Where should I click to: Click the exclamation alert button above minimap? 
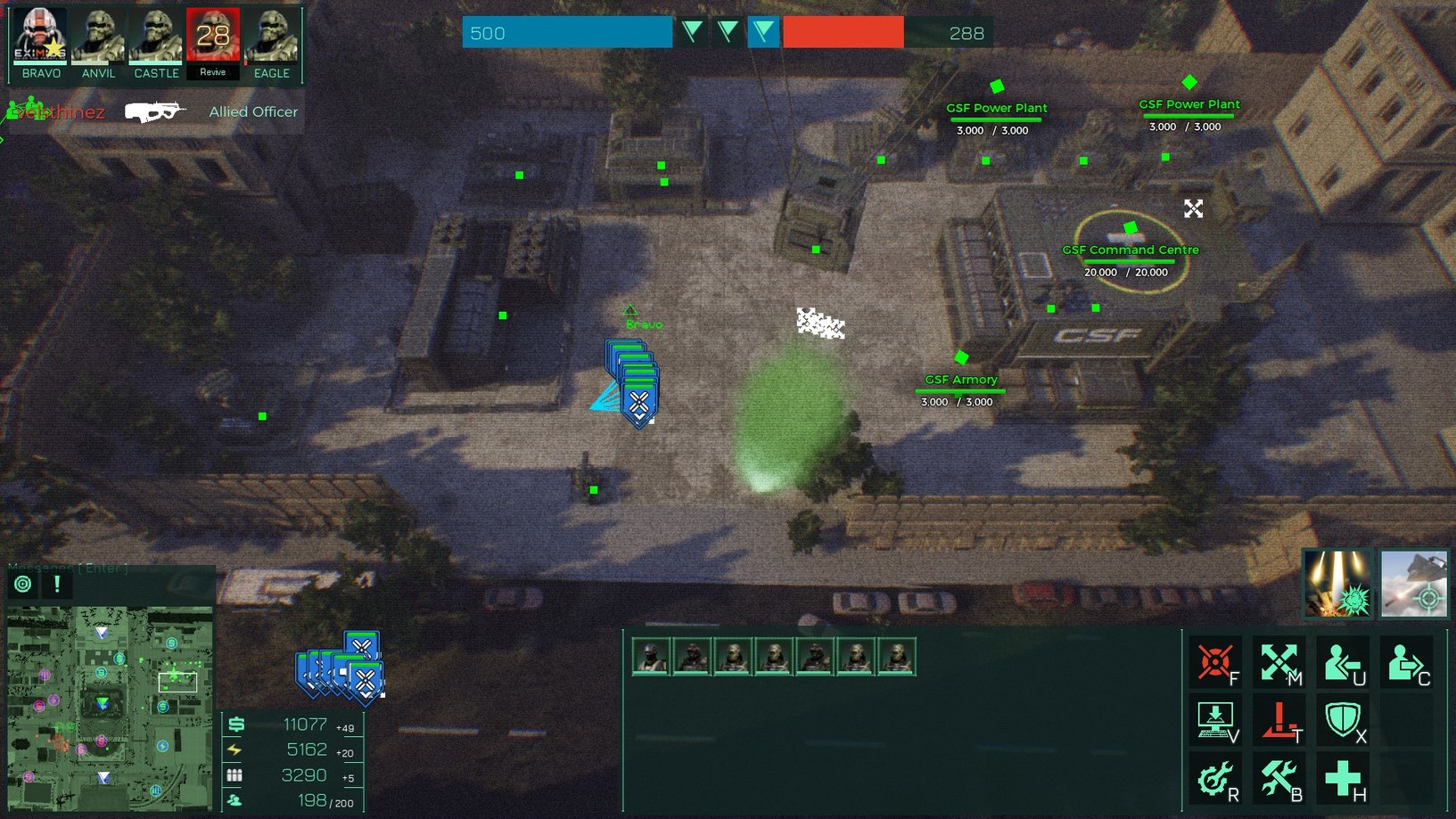[x=57, y=584]
